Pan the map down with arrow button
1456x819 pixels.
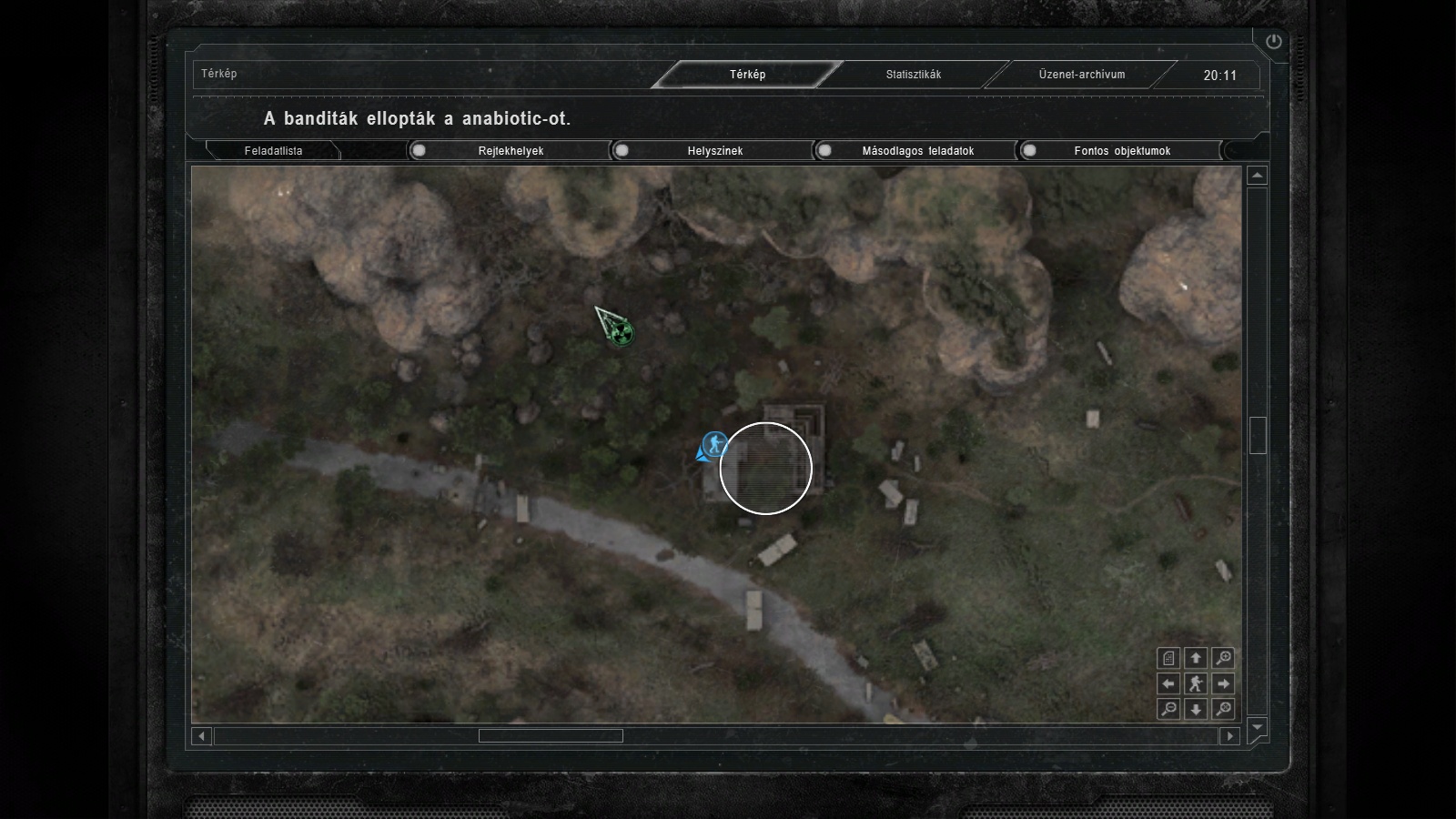(x=1196, y=709)
